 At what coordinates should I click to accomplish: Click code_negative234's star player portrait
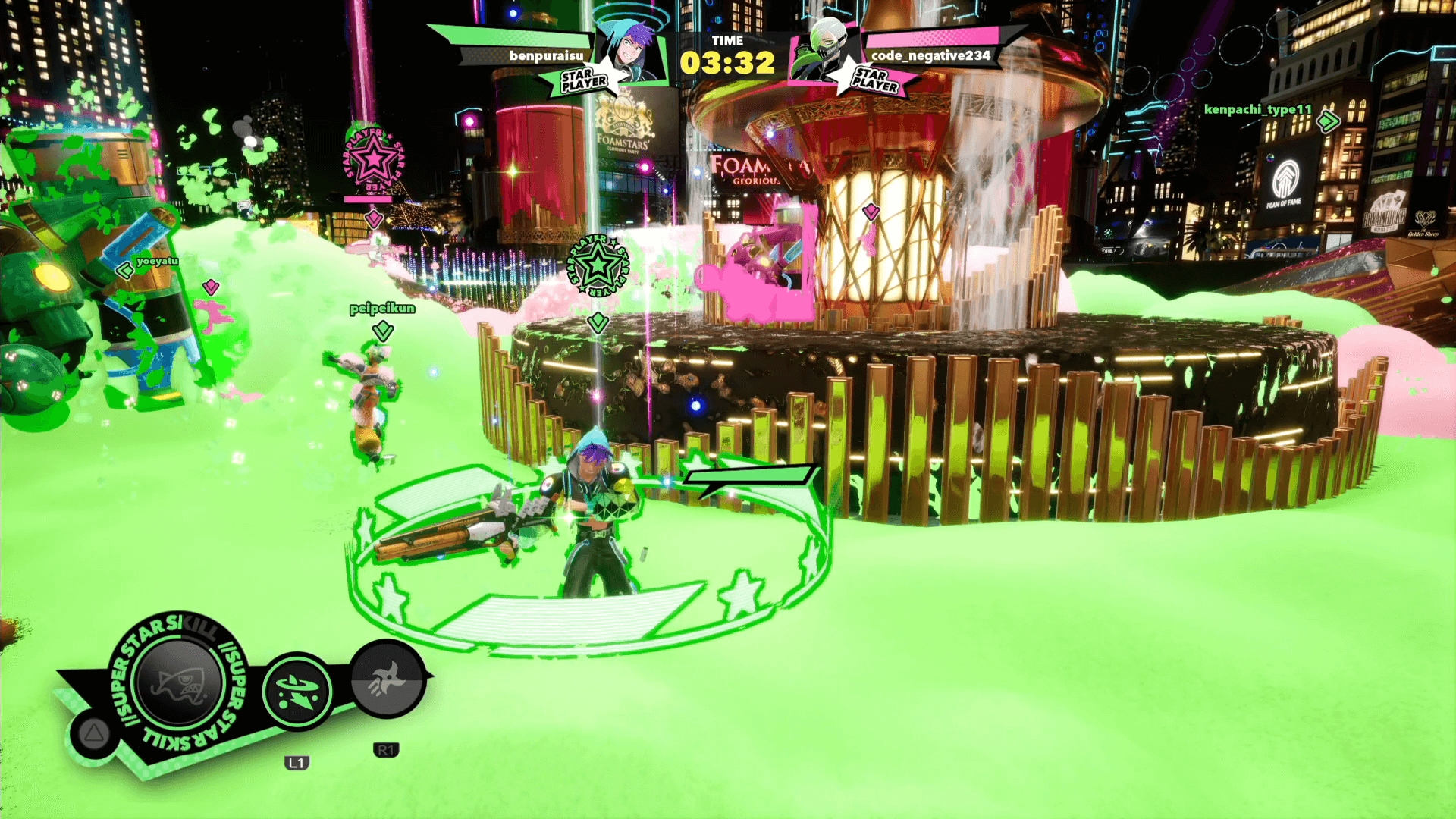point(823,52)
